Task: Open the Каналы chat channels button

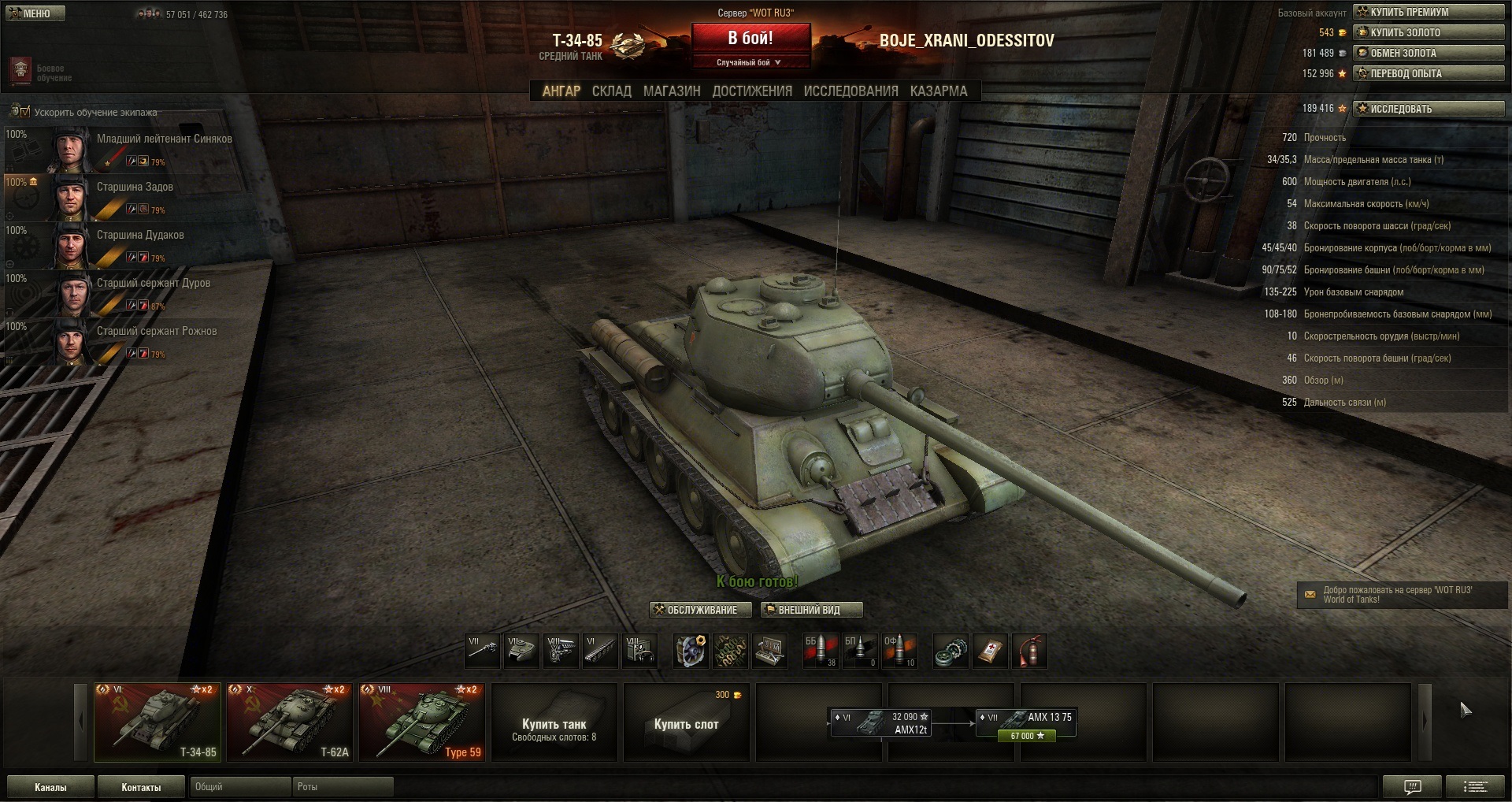Action: (x=50, y=787)
